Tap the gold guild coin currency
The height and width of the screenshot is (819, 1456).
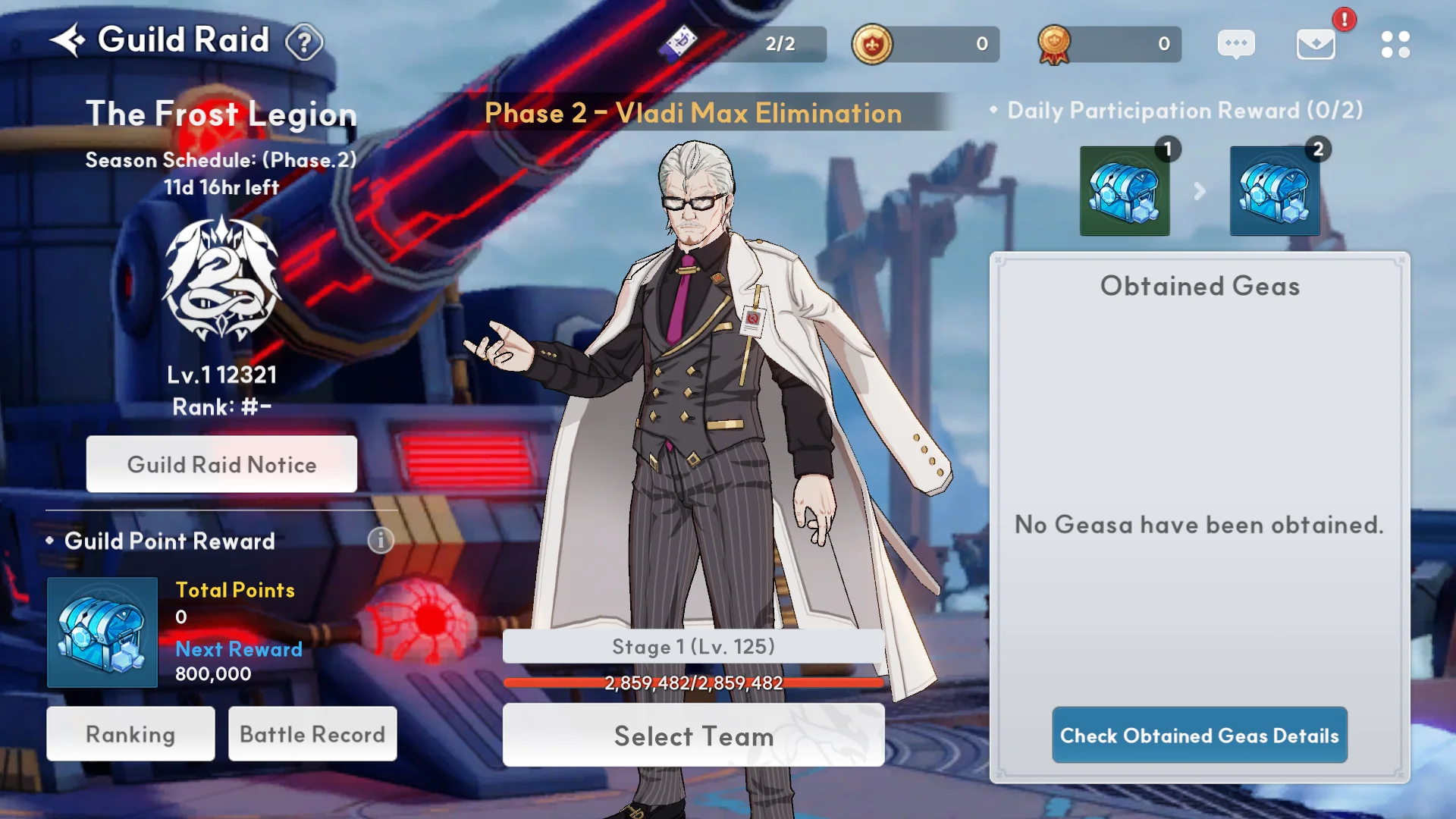[x=872, y=44]
